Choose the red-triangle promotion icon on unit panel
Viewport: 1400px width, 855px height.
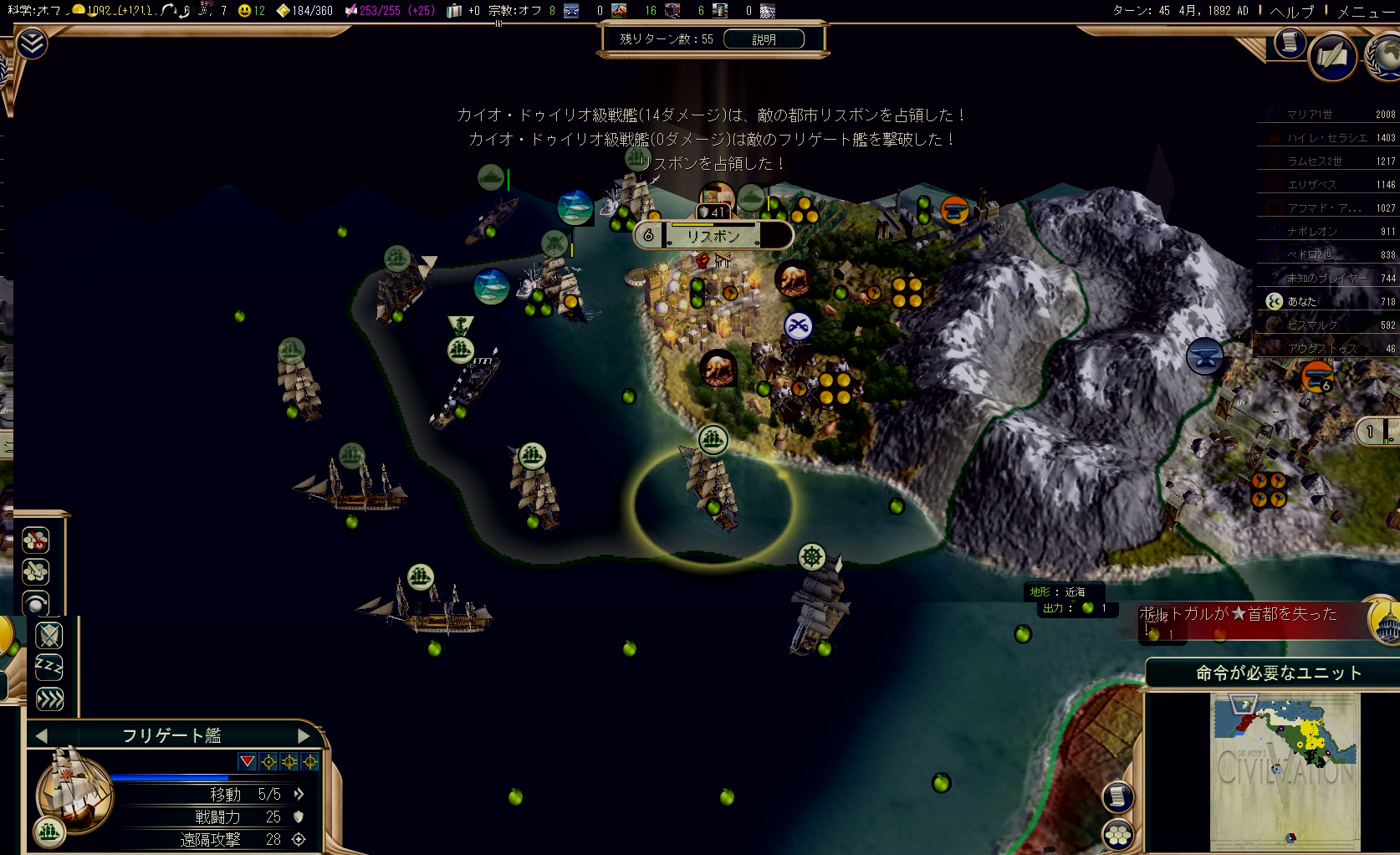(247, 761)
